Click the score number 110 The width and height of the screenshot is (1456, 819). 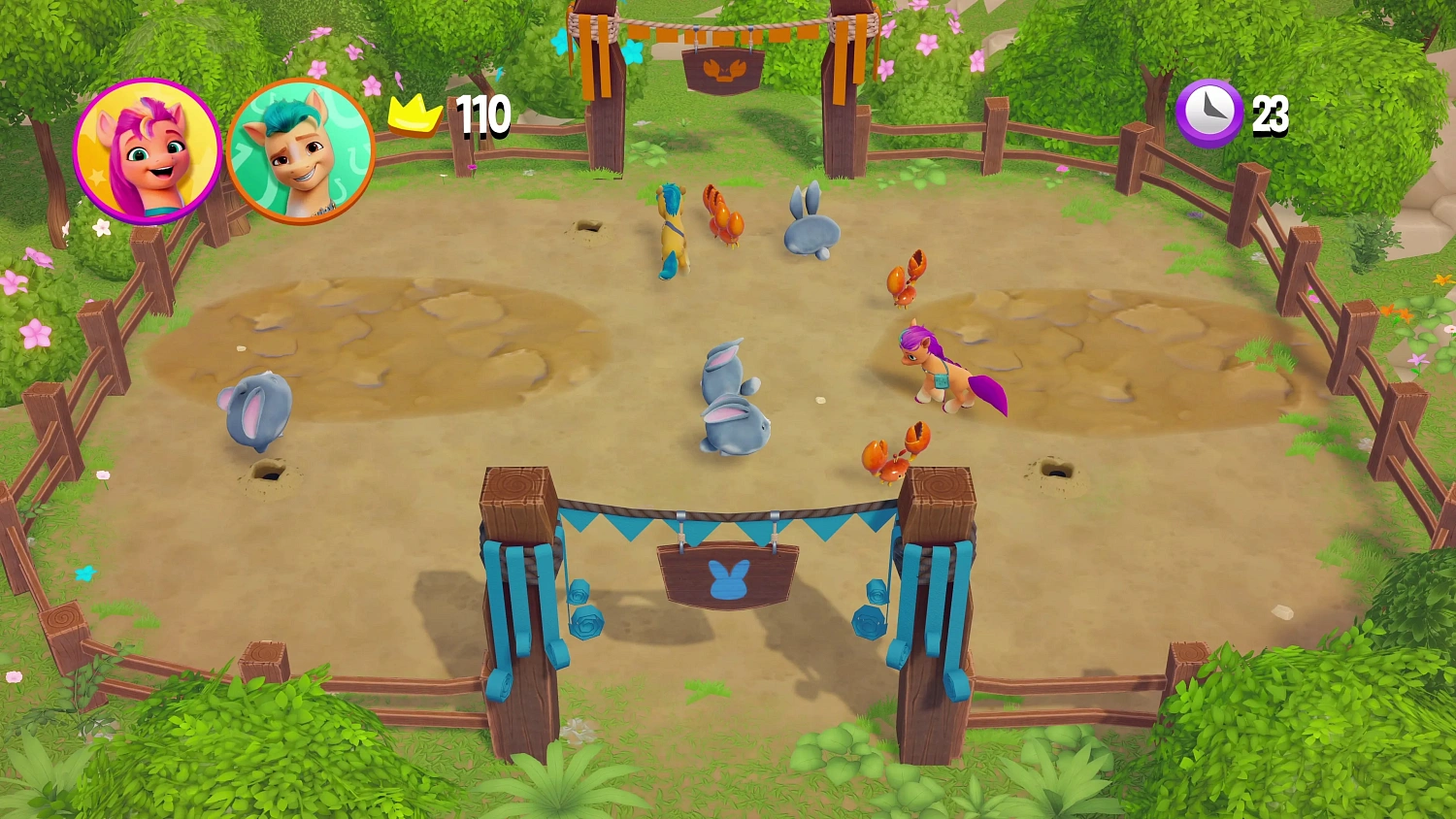pos(482,115)
